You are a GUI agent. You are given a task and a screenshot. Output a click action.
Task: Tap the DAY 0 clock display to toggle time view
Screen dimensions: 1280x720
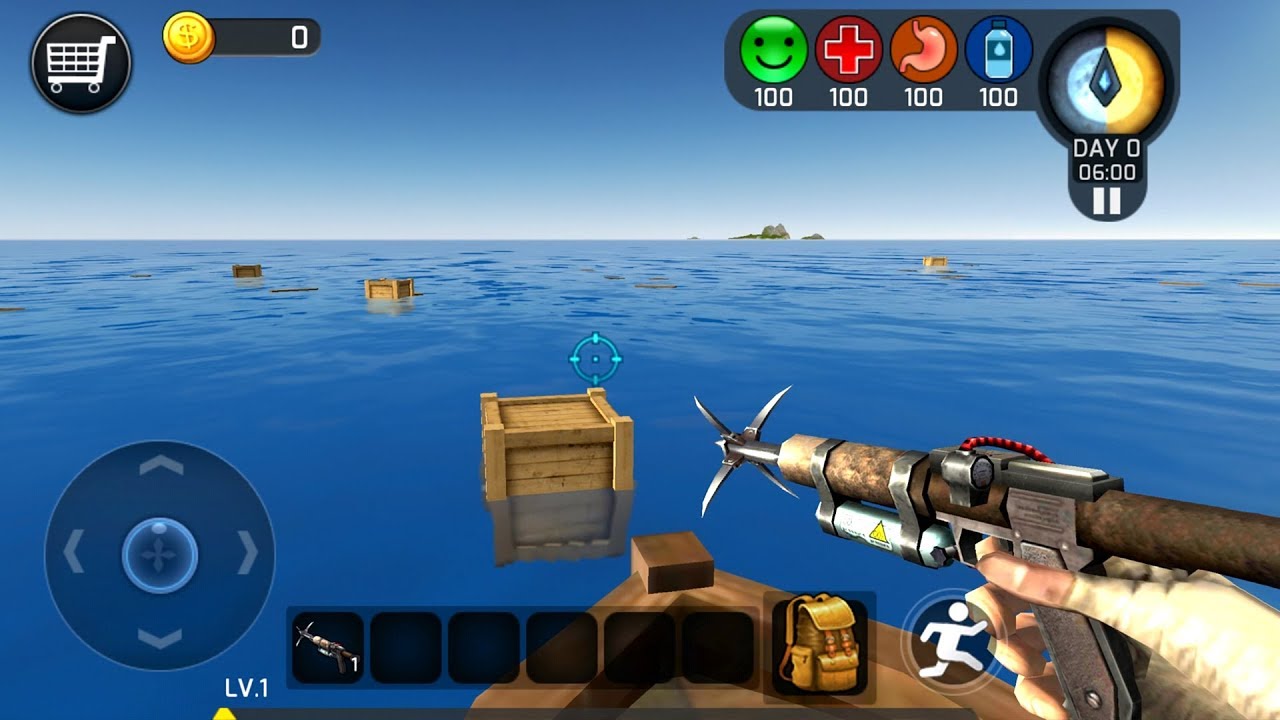(x=1104, y=158)
